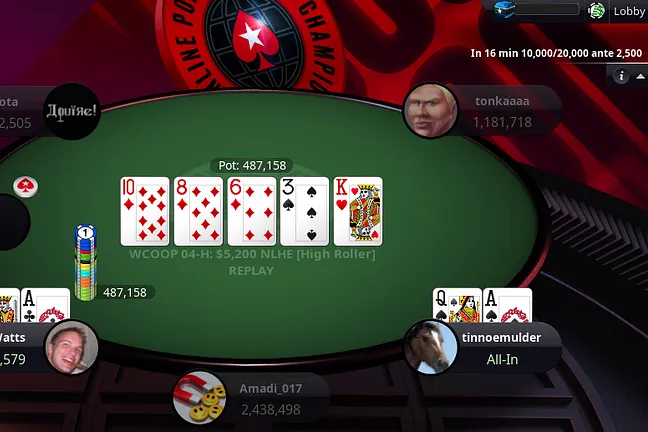The width and height of the screenshot is (648, 432).
Task: Select tinnoemulder's horse avatar
Action: pyautogui.click(x=431, y=347)
